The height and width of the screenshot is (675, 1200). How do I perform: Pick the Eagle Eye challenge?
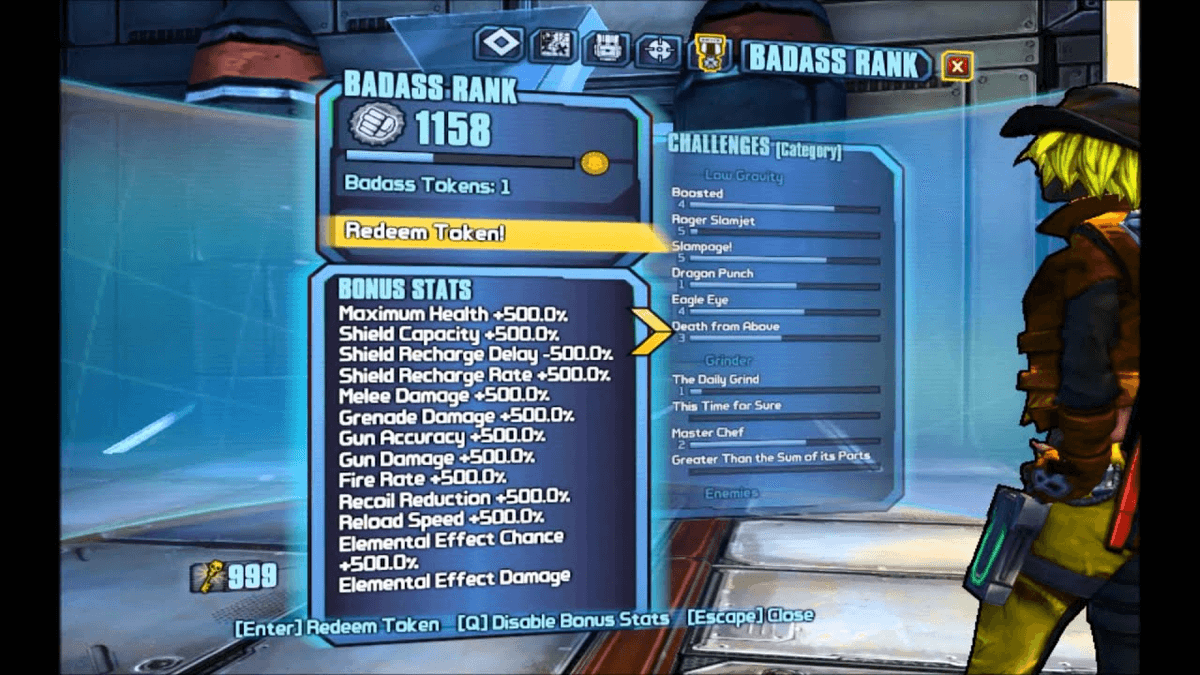[700, 300]
